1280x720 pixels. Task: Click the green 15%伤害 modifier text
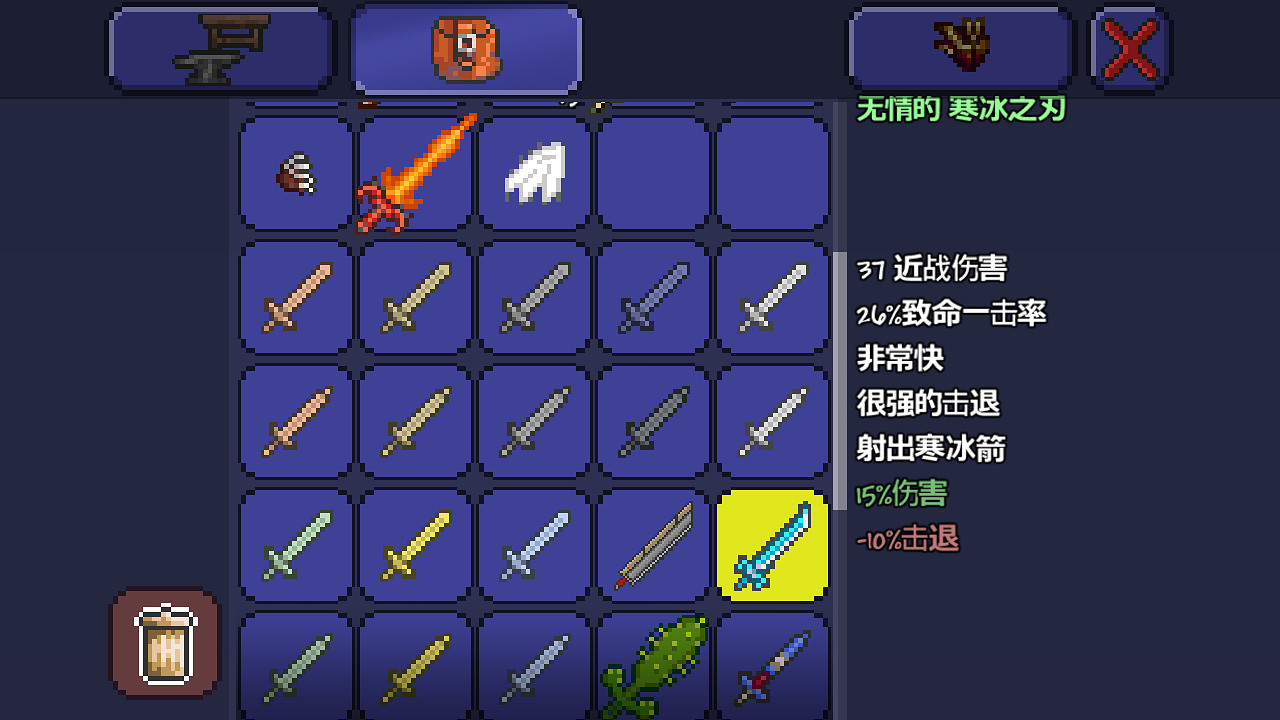(x=898, y=494)
